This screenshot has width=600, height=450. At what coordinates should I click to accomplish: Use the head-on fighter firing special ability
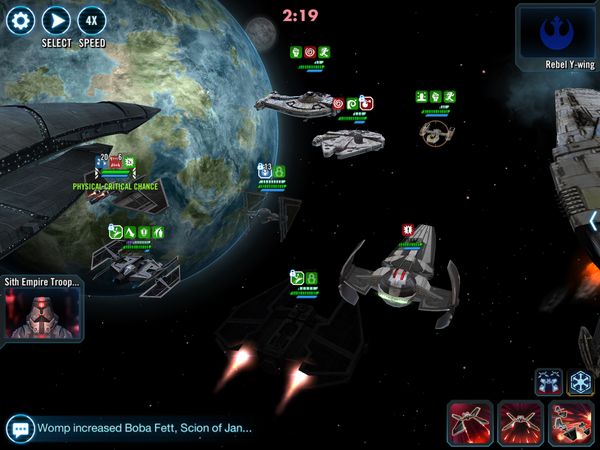521,423
